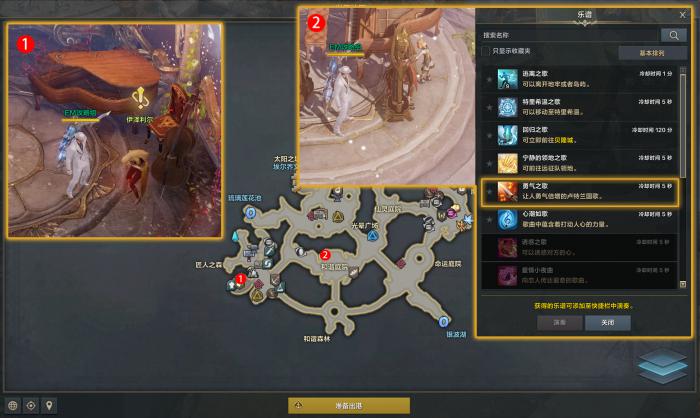Screen dimensions: 700x418
Task: Click the 关闭 button under the song list
Action: [x=608, y=323]
